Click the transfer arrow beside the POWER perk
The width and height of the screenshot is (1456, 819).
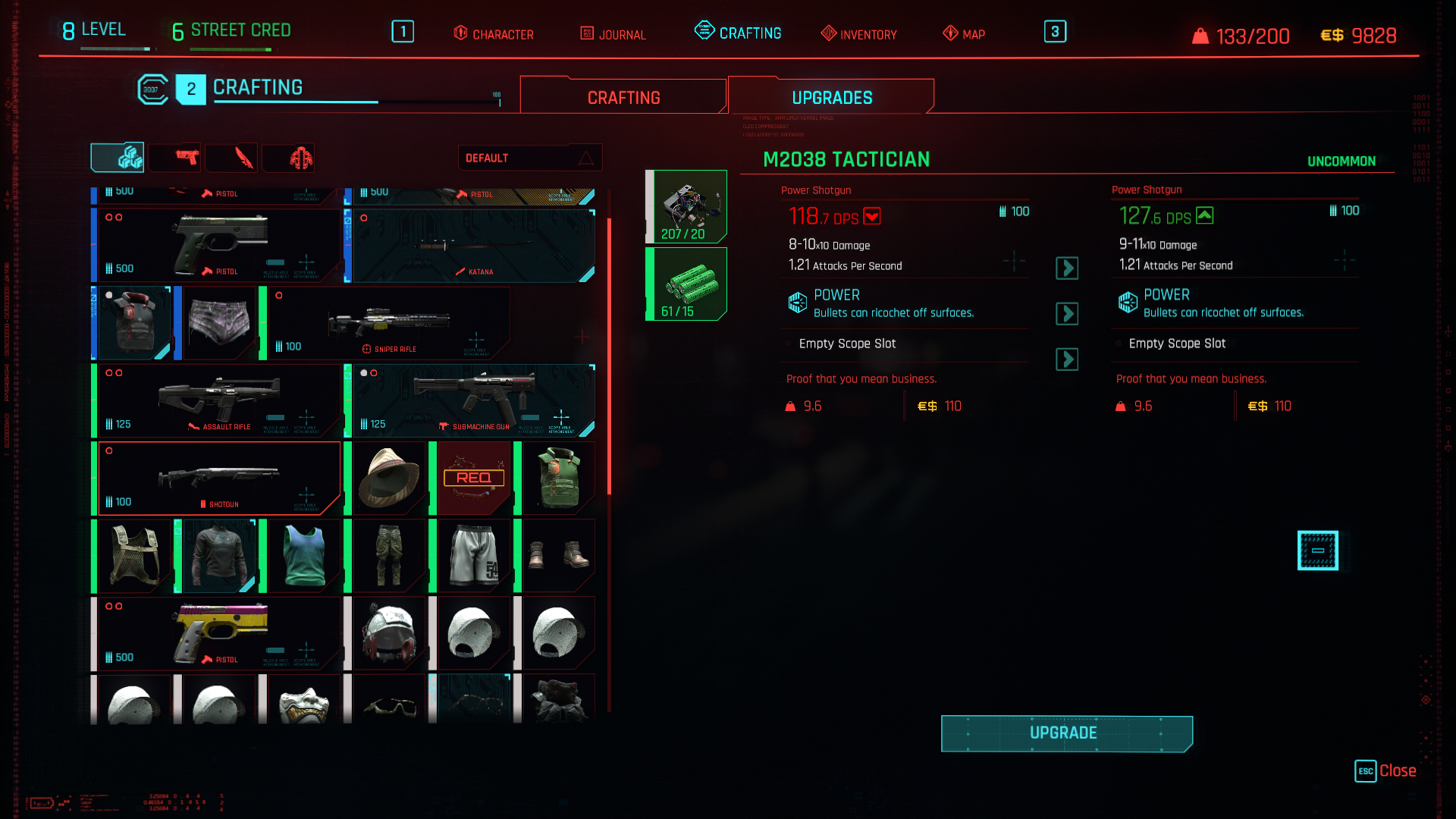point(1067,314)
